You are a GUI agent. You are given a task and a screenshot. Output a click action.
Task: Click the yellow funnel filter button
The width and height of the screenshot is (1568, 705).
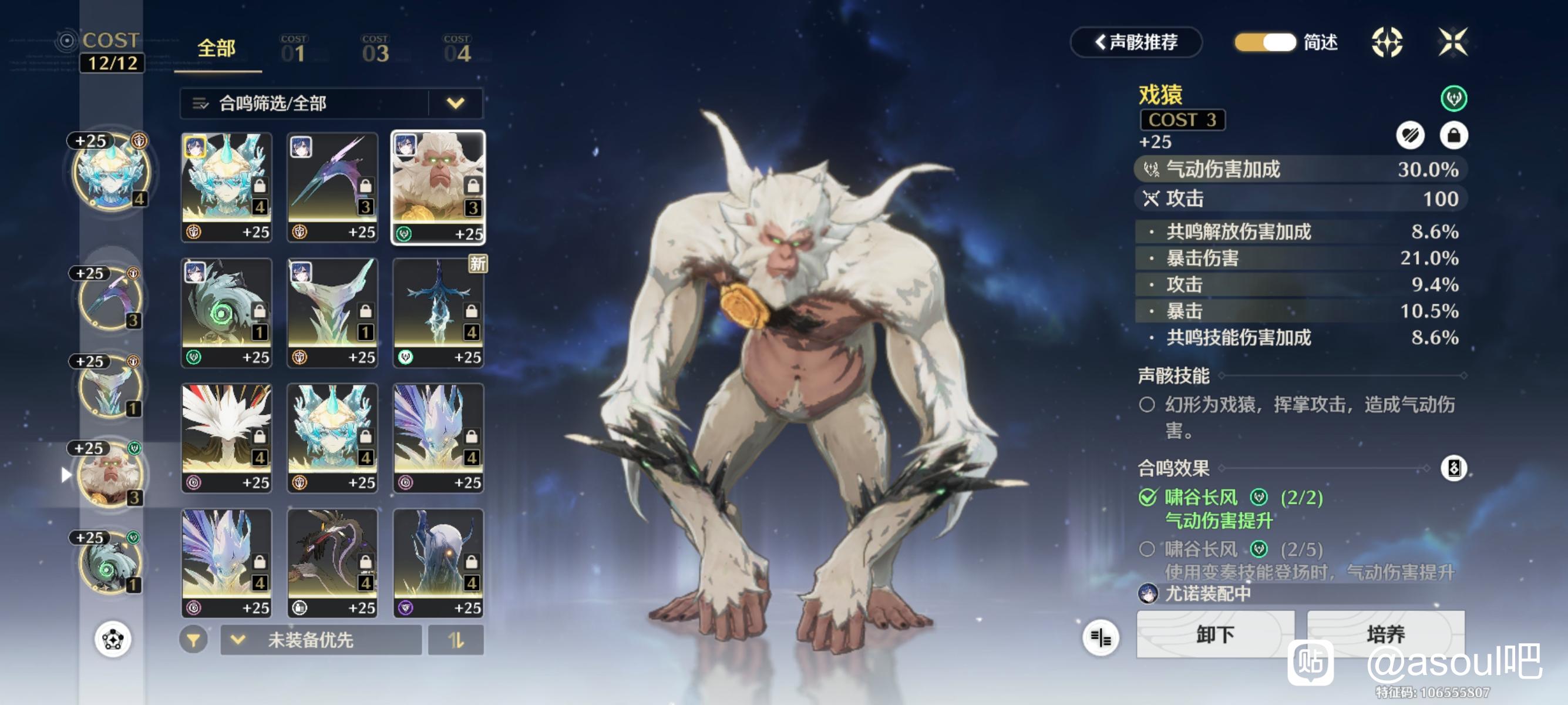point(194,640)
